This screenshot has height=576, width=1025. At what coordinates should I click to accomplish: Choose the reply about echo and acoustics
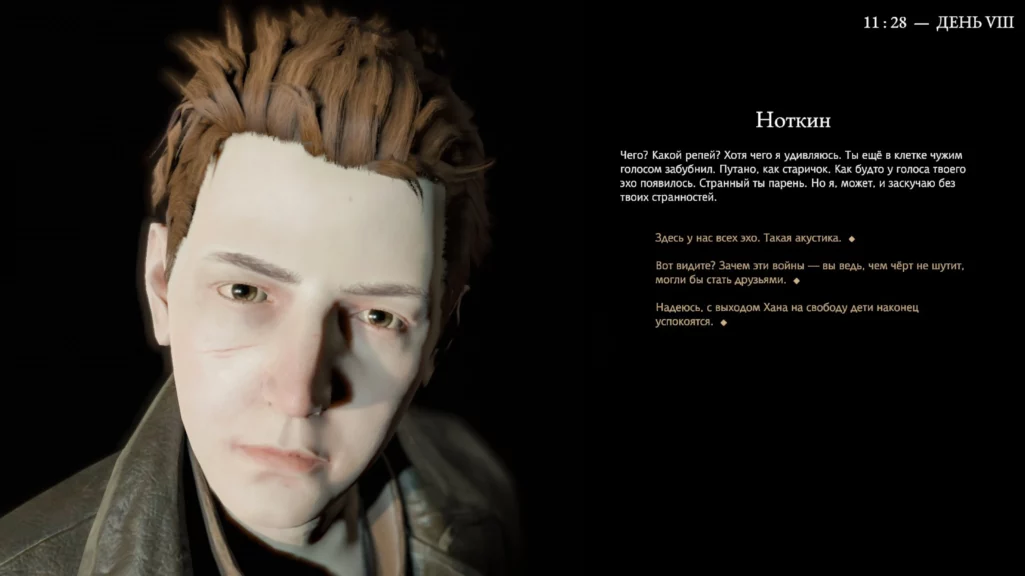[748, 238]
